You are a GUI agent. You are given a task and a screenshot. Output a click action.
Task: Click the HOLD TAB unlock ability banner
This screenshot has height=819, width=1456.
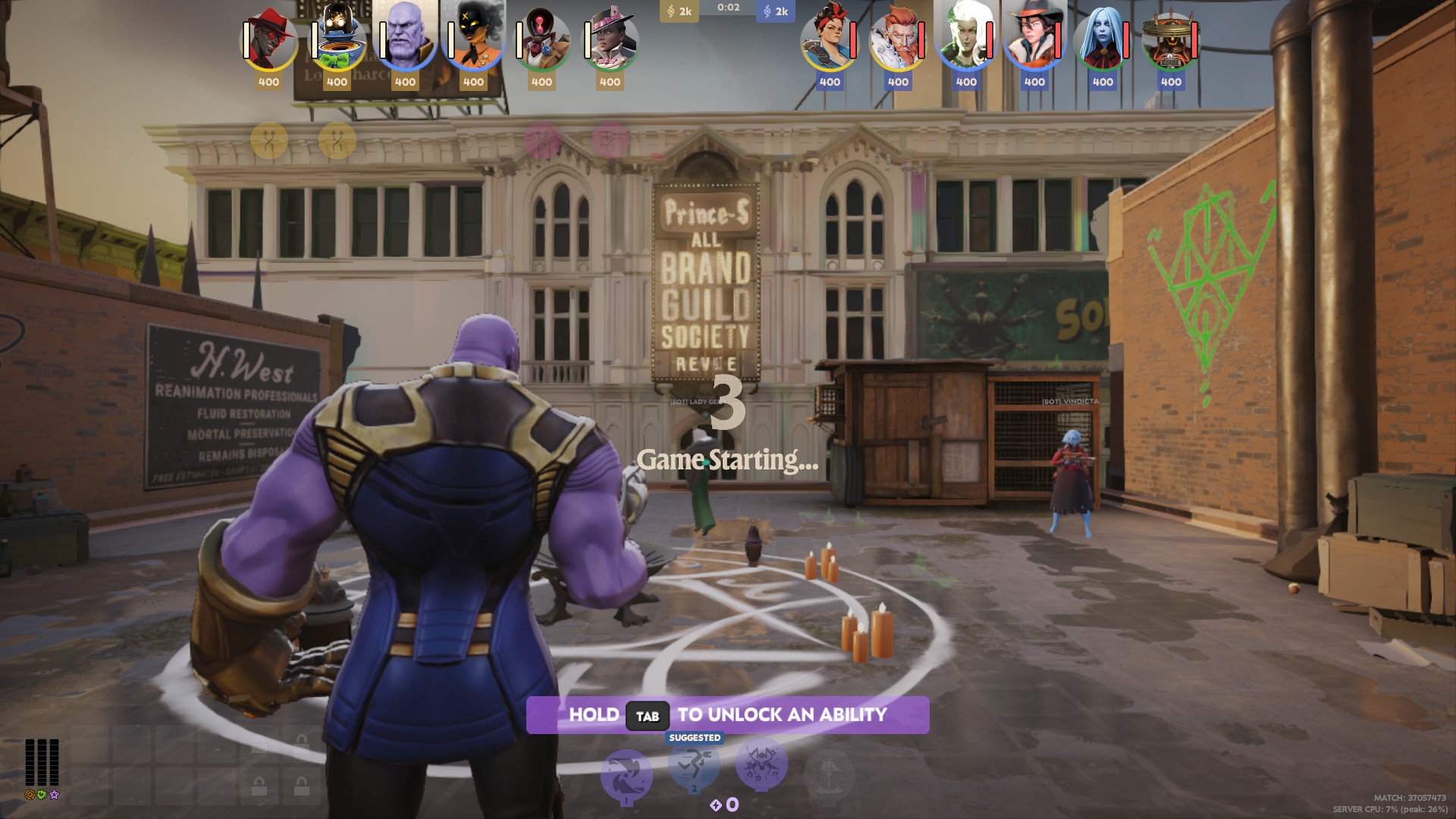click(728, 714)
